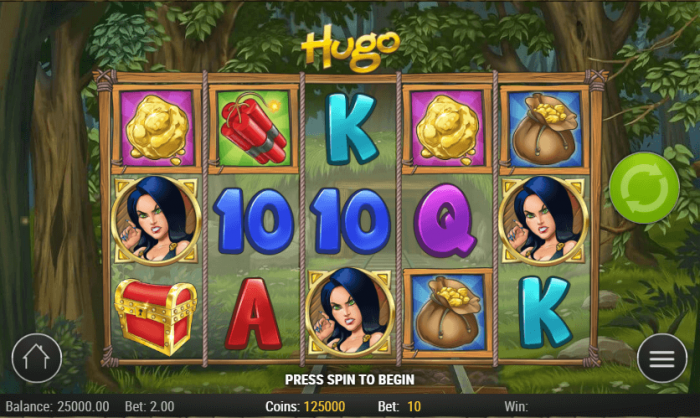Spin the reels with the green button
The height and width of the screenshot is (418, 700).
pos(644,187)
